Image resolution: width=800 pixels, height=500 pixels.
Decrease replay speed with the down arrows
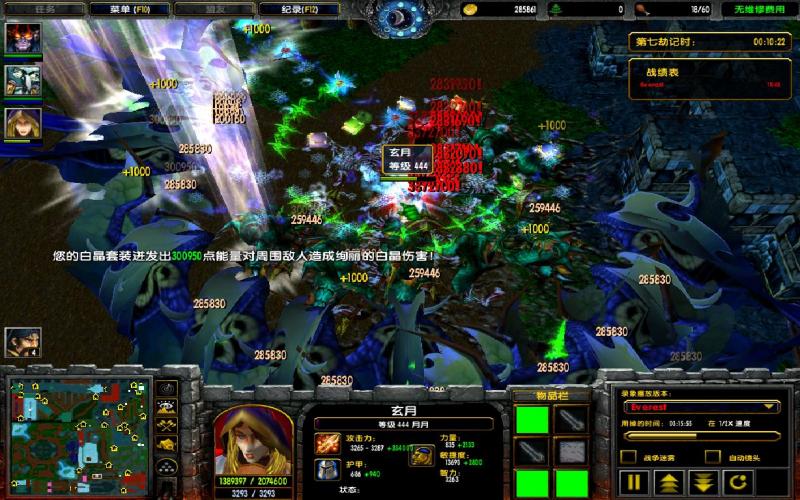705,483
